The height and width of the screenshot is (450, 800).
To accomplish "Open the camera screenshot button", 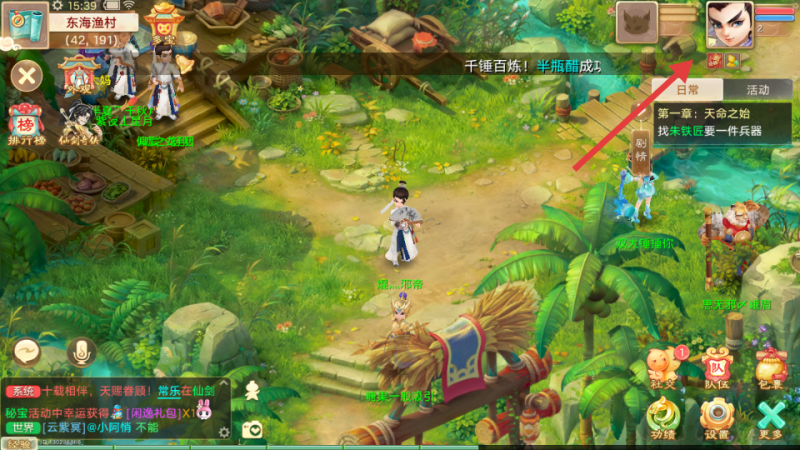I will [253, 430].
